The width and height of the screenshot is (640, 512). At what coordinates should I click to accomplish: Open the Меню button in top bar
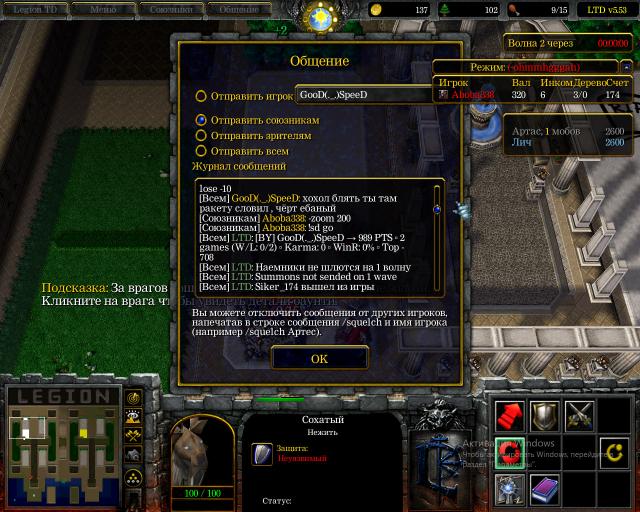(x=102, y=9)
